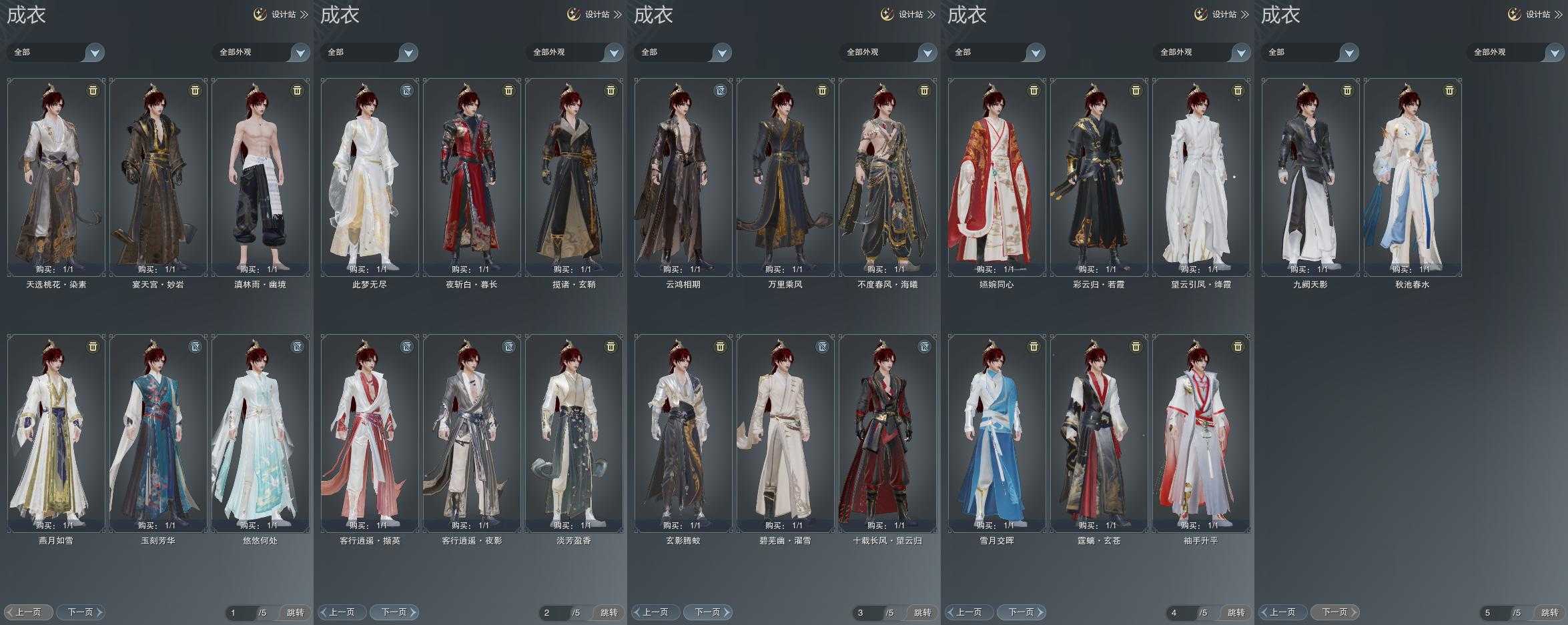Select the 燕月如雪 white robe outfit
Image resolution: width=1568 pixels, height=625 pixels.
(x=56, y=433)
